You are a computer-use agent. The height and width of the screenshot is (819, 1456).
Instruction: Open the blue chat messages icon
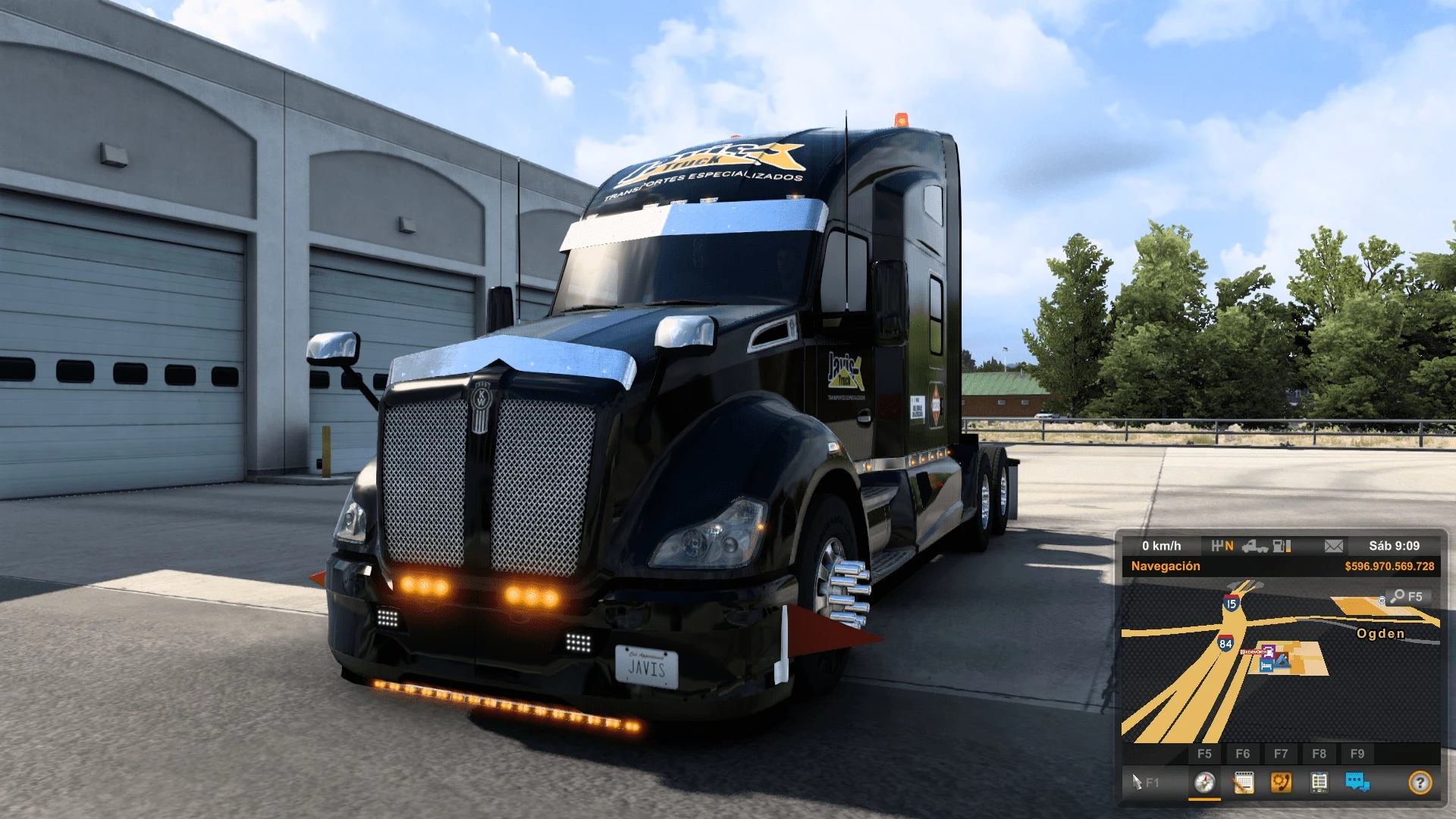tap(1357, 782)
